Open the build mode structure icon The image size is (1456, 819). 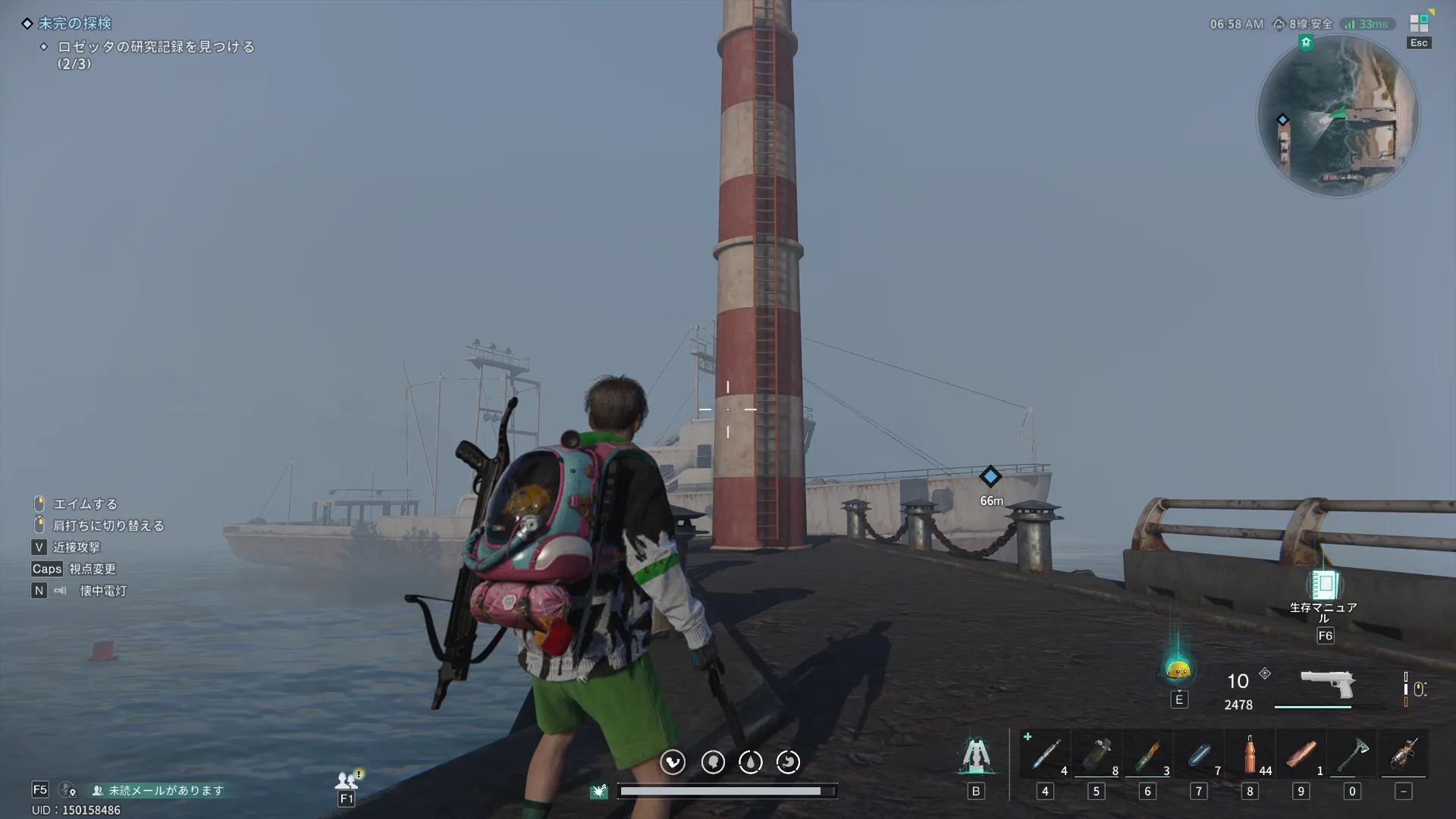point(976,755)
